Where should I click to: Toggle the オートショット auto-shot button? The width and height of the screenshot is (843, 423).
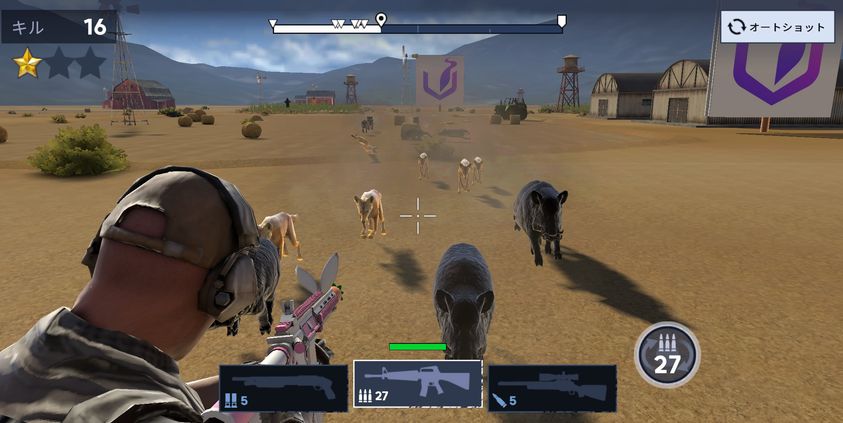point(777,27)
